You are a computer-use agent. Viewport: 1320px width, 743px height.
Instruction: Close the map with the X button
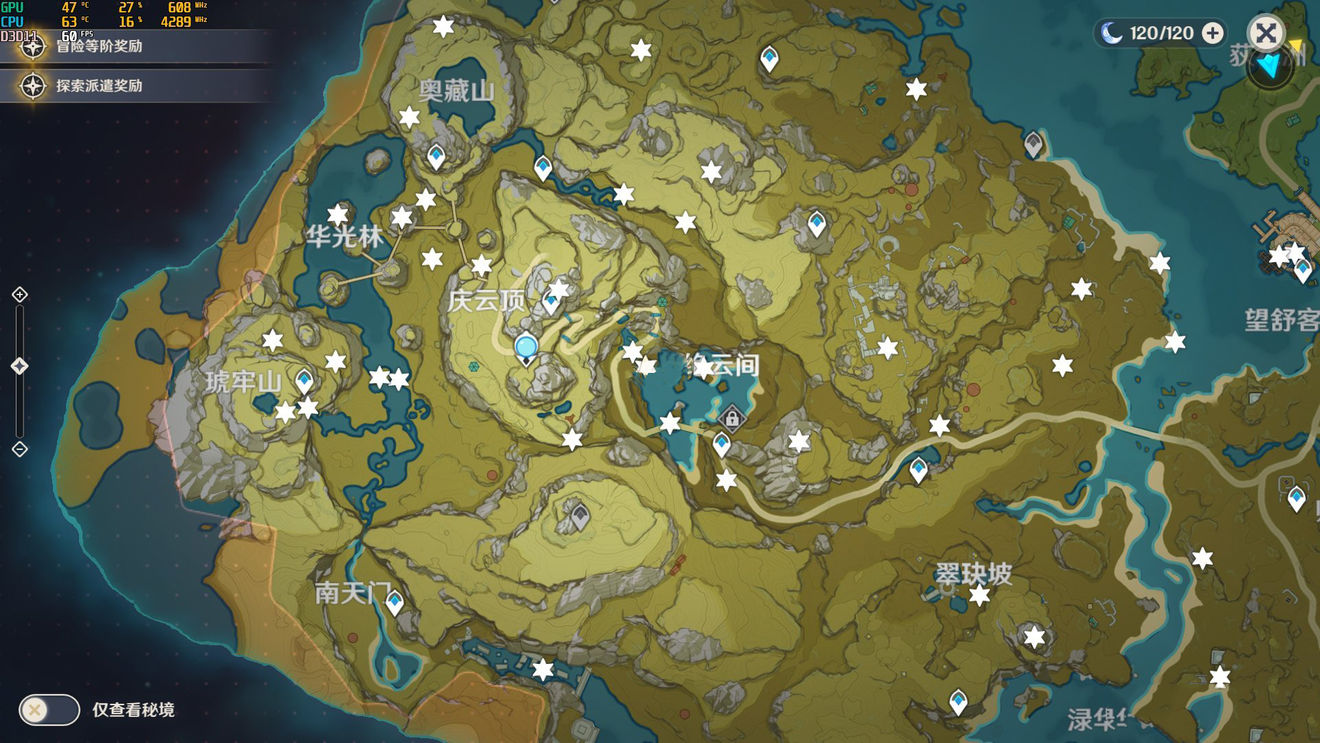[x=1266, y=33]
